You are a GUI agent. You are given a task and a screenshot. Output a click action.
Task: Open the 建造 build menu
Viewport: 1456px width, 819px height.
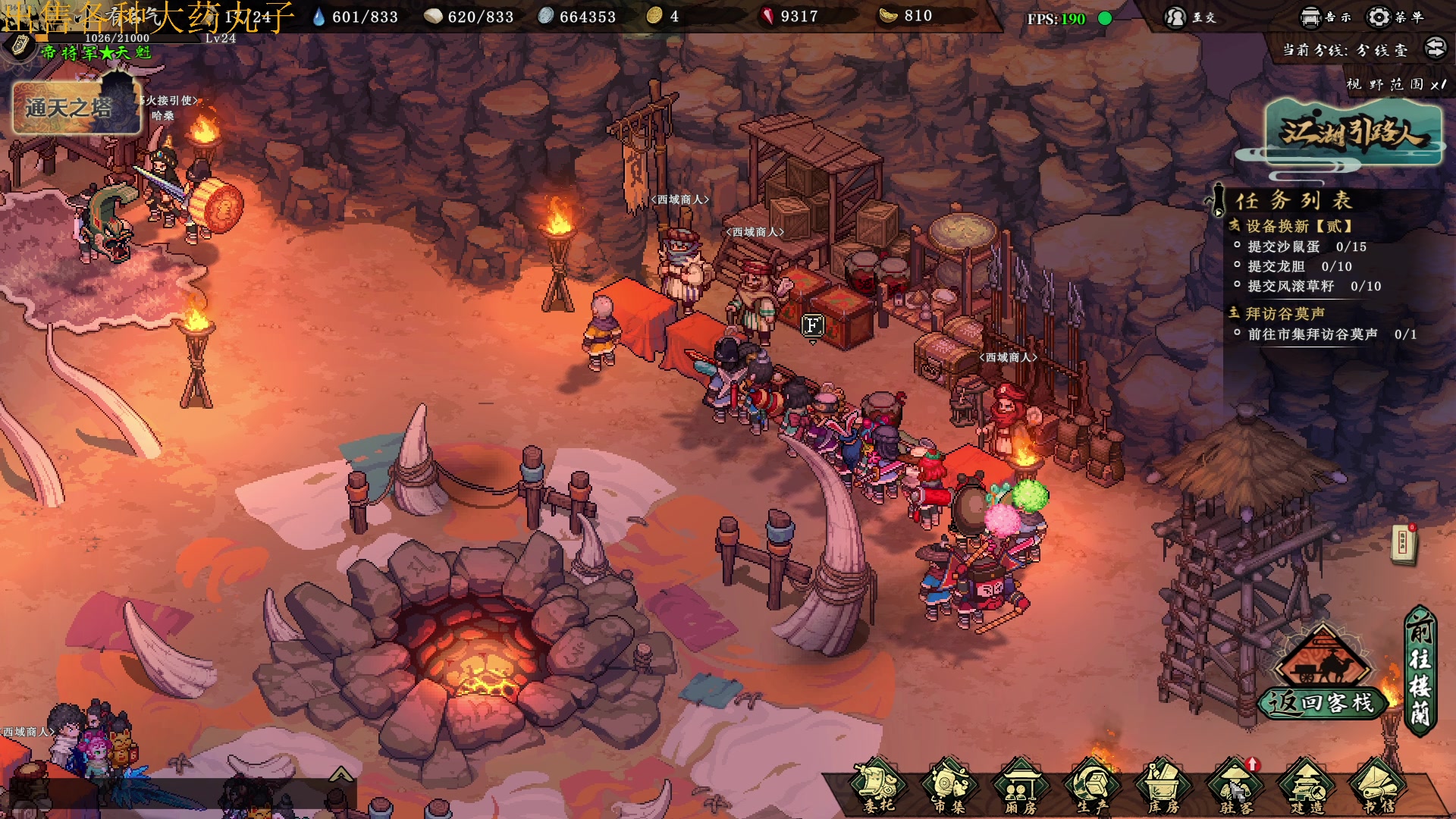[x=1307, y=787]
